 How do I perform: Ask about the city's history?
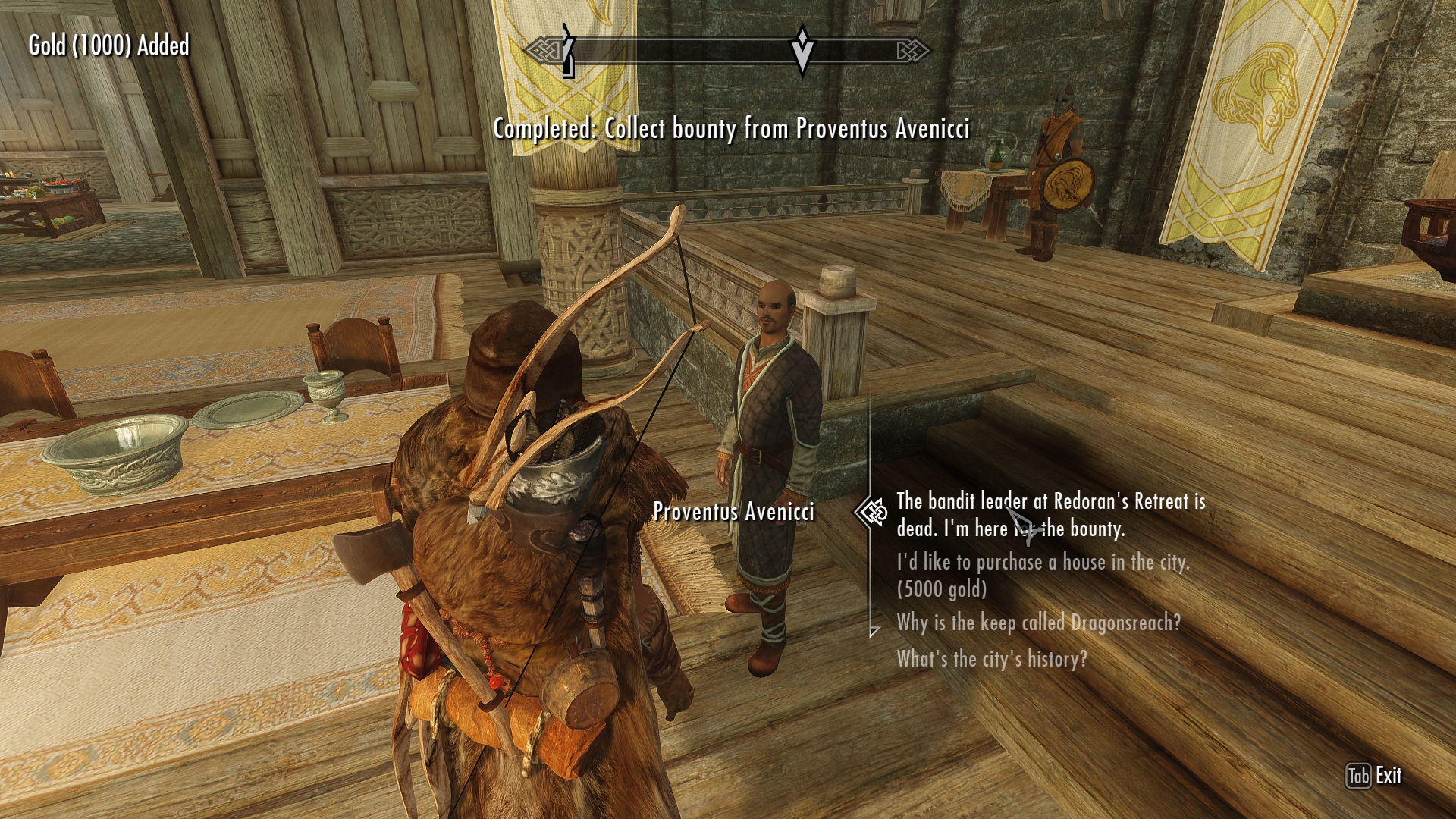click(x=992, y=658)
